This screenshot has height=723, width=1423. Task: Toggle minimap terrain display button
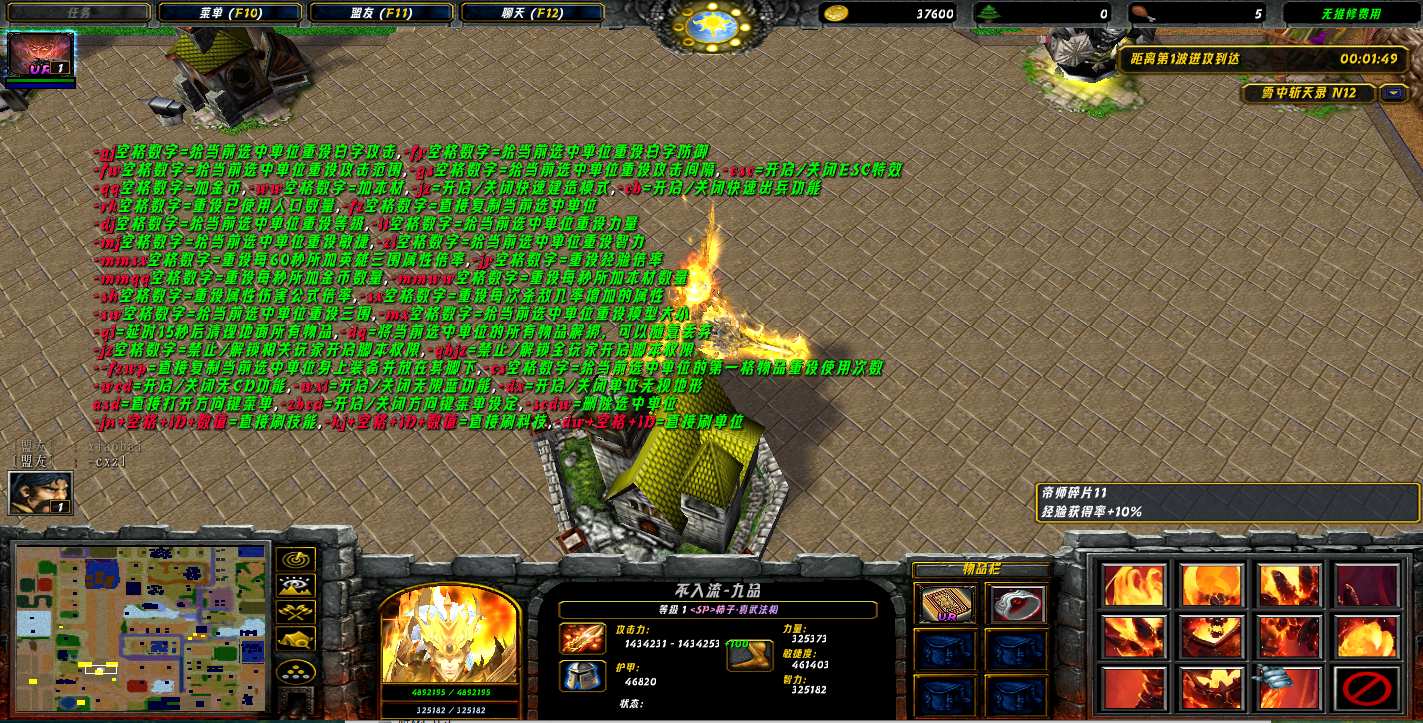(x=298, y=586)
